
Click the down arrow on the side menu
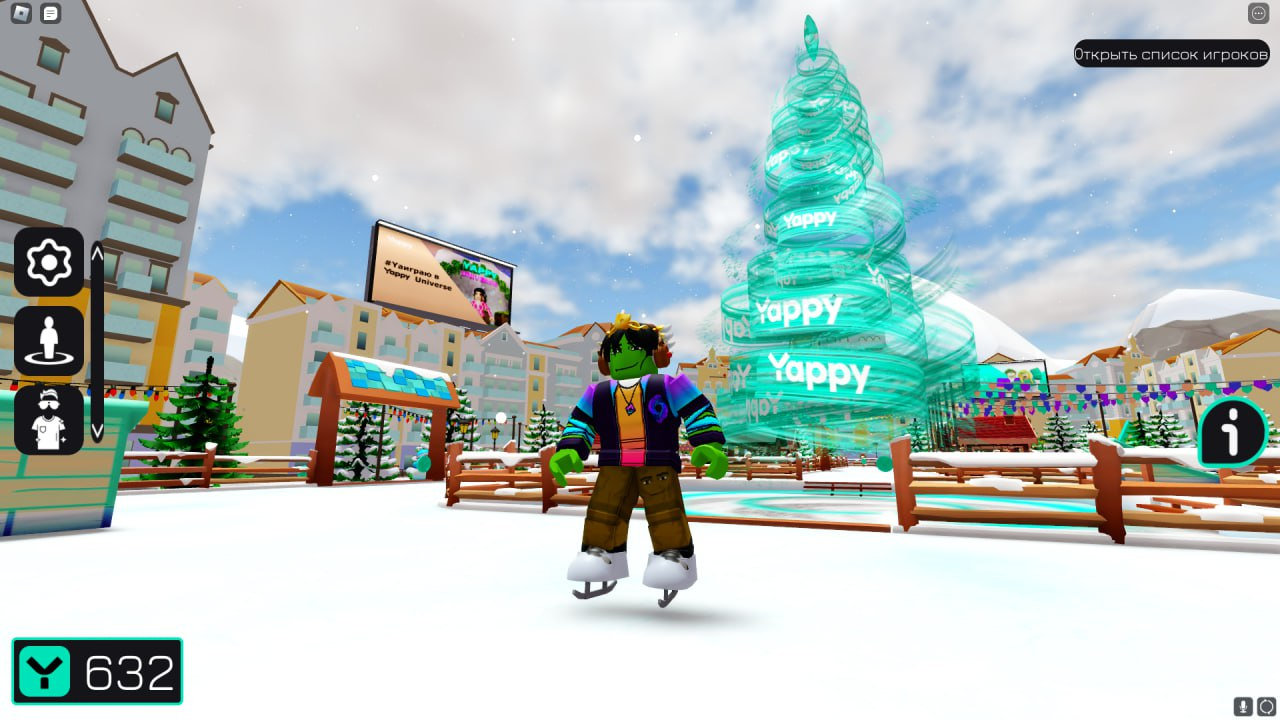(x=97, y=429)
